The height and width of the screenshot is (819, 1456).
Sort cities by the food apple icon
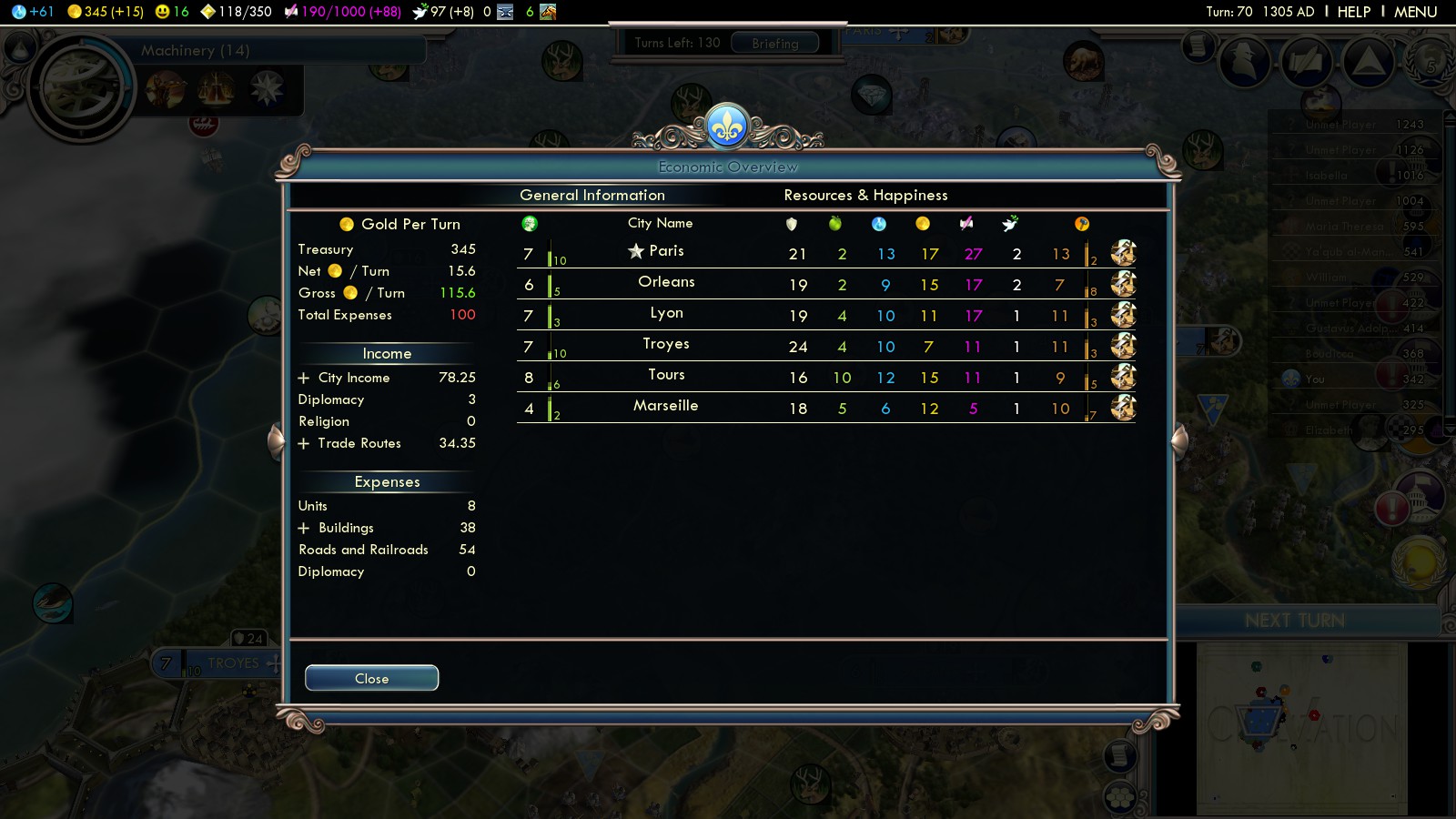(x=835, y=224)
